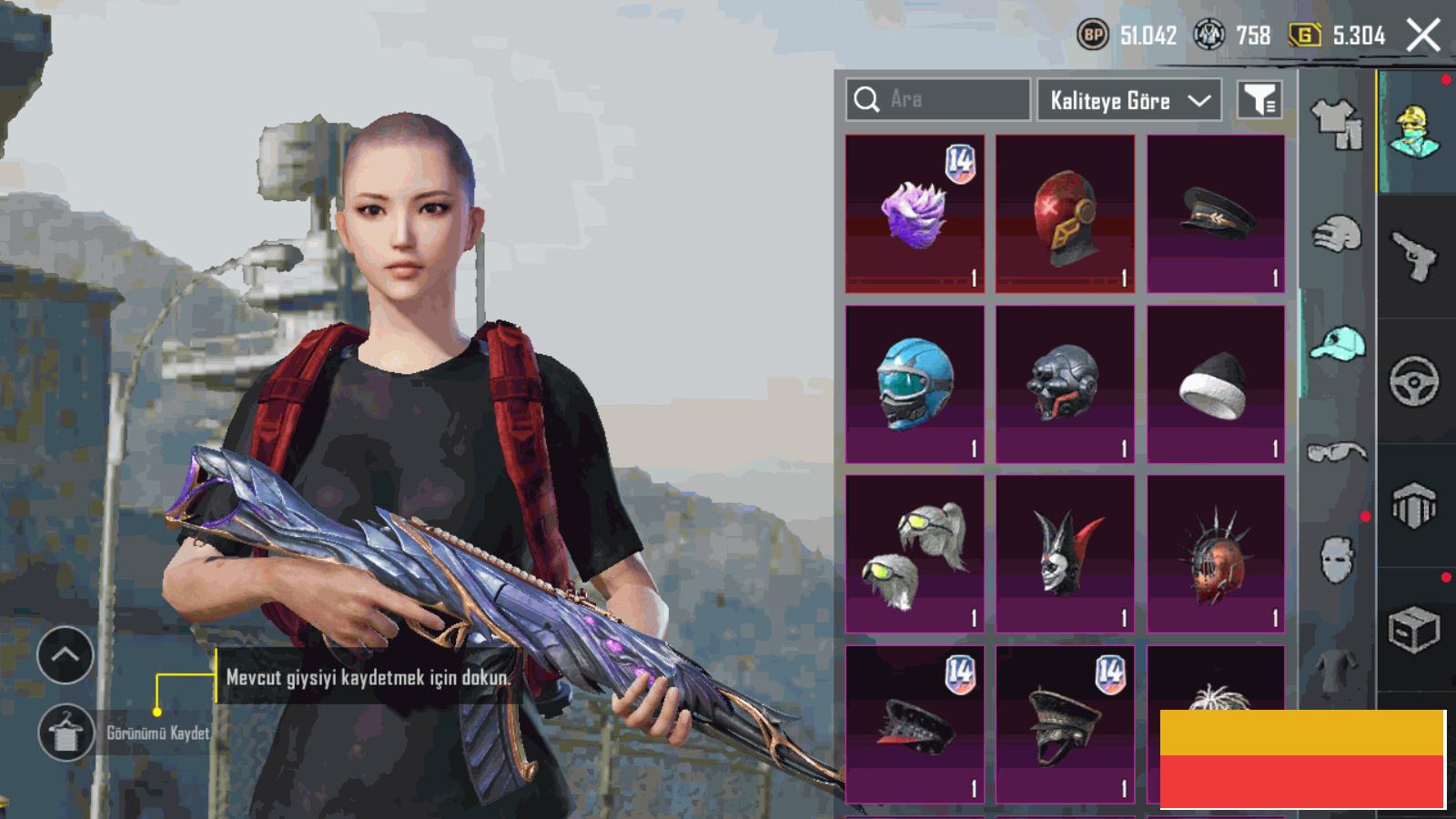Image resolution: width=1456 pixels, height=819 pixels.
Task: Open the glasses accessory category
Action: (x=1337, y=451)
